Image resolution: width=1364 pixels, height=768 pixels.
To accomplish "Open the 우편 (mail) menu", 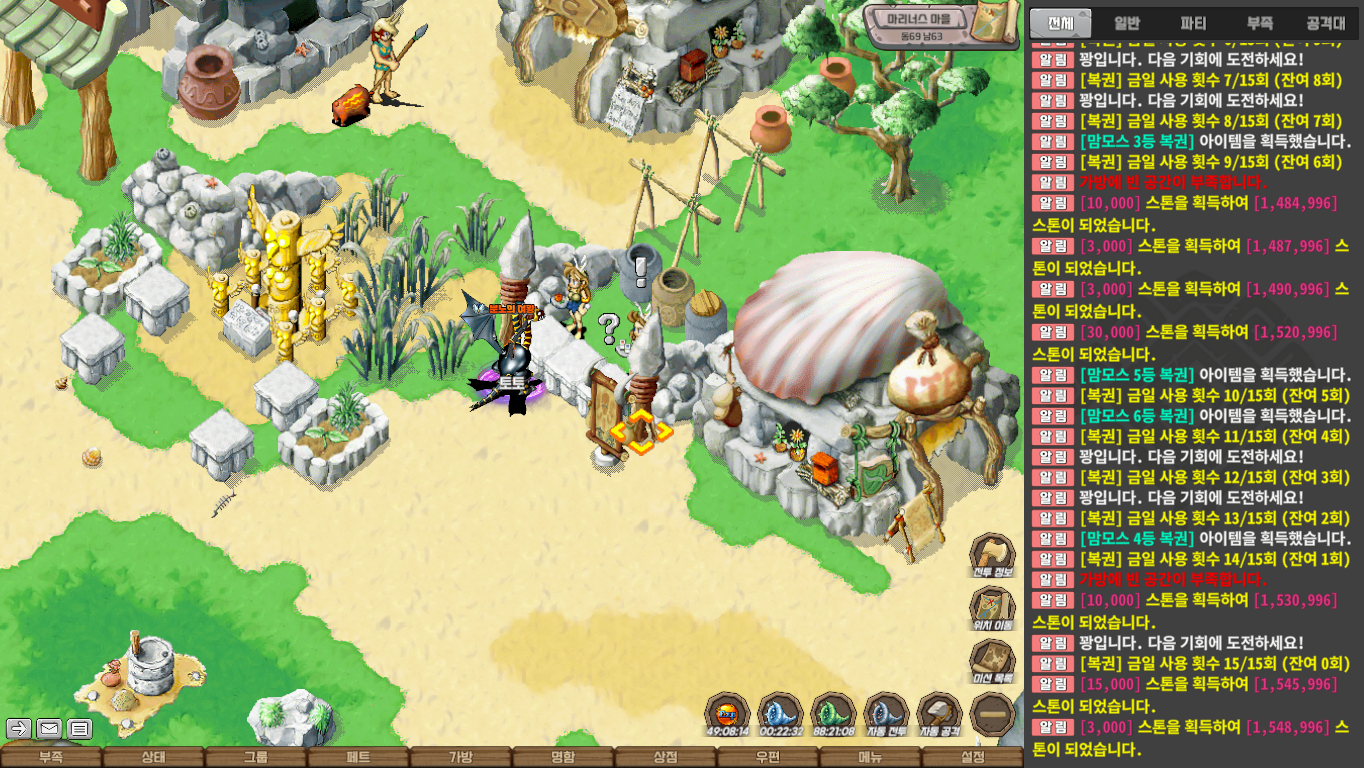I will [x=767, y=758].
